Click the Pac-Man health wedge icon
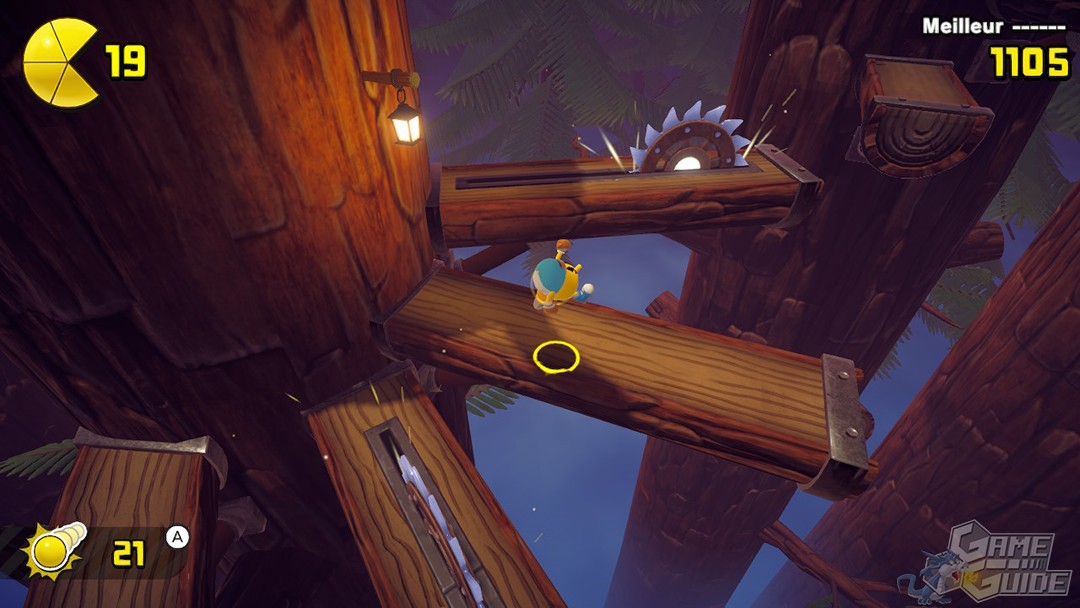This screenshot has width=1080, height=608. pyautogui.click(x=59, y=62)
